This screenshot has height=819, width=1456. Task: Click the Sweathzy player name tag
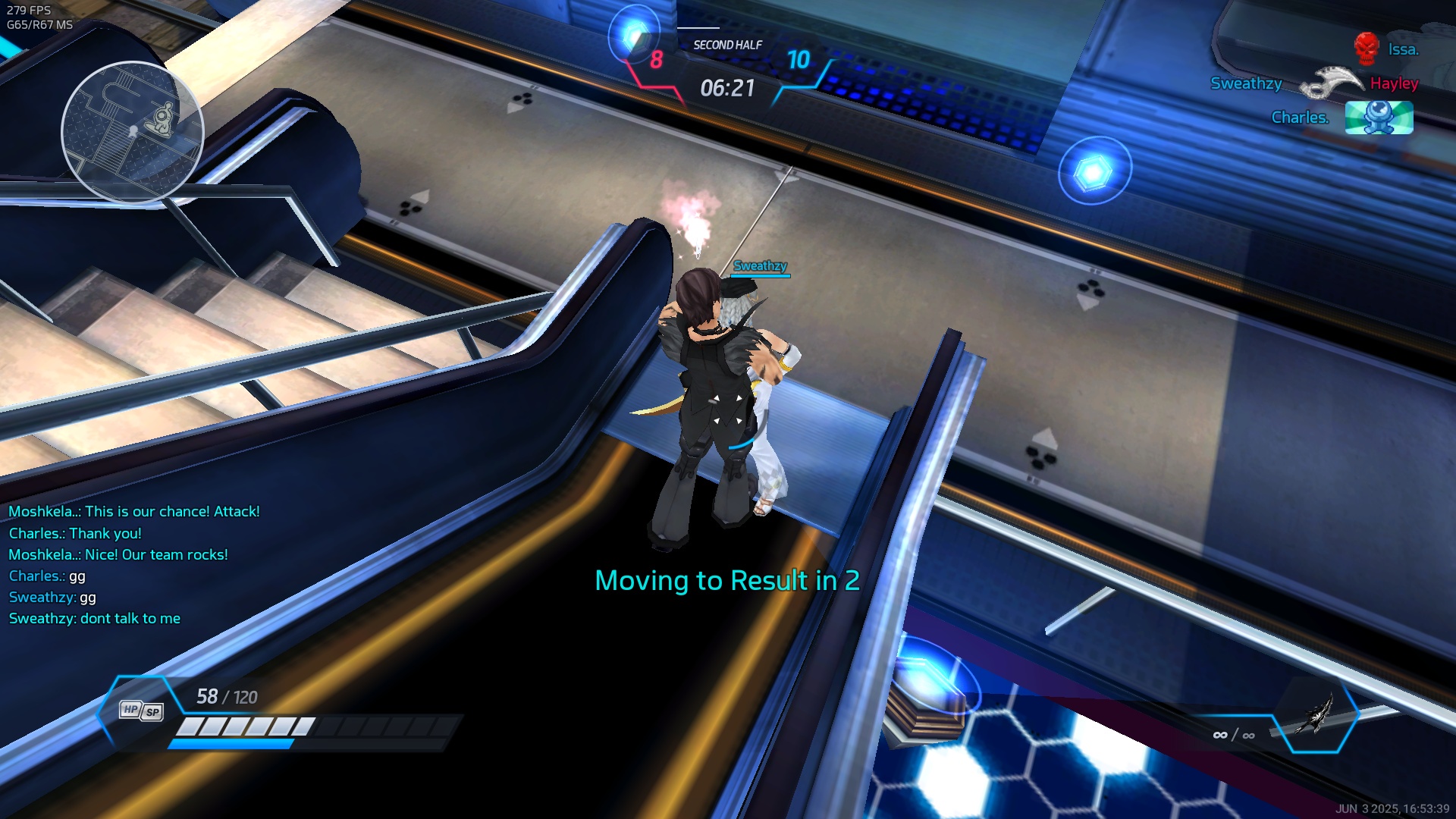760,266
